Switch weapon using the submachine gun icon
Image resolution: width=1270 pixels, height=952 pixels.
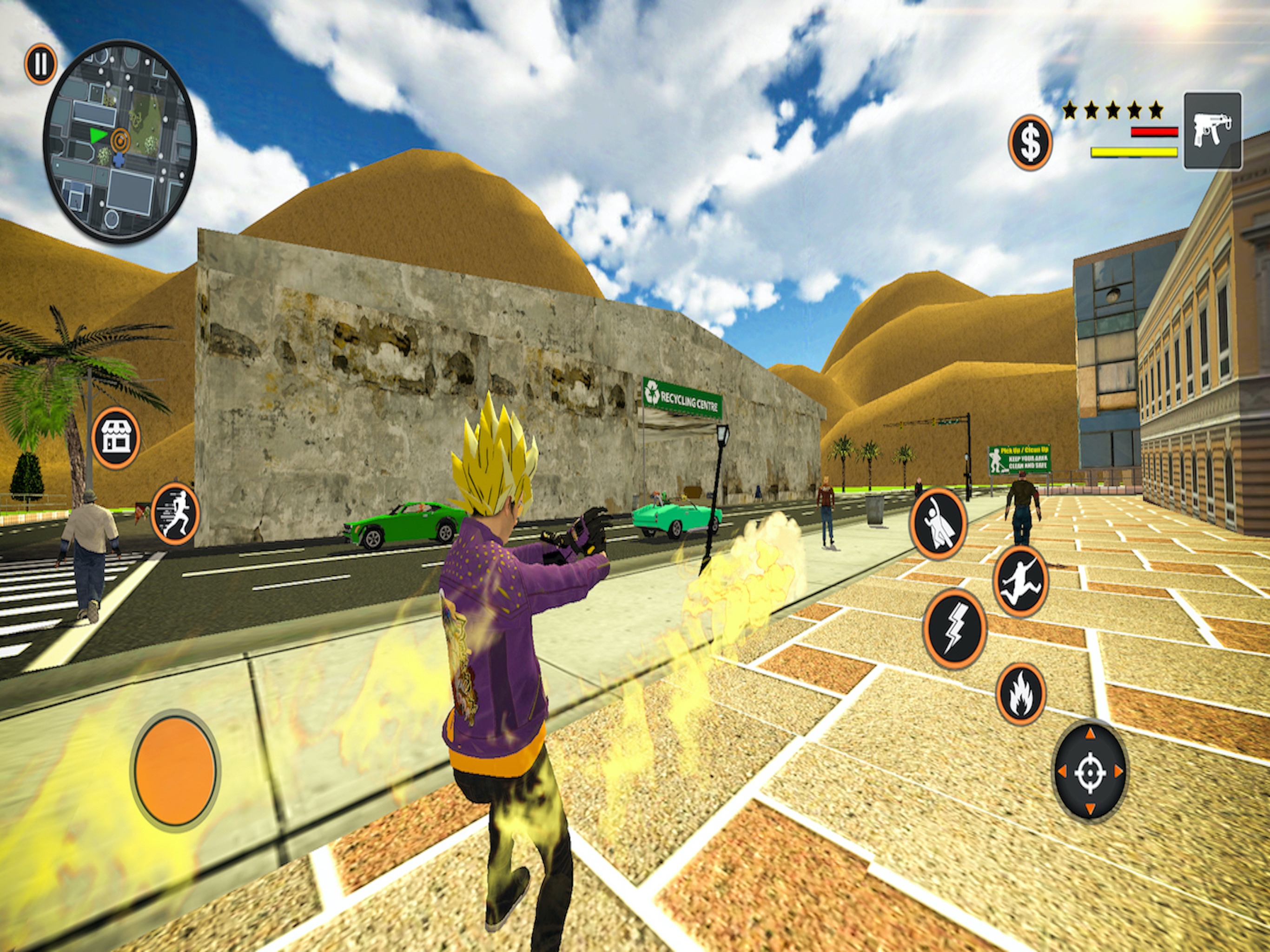tap(1212, 131)
